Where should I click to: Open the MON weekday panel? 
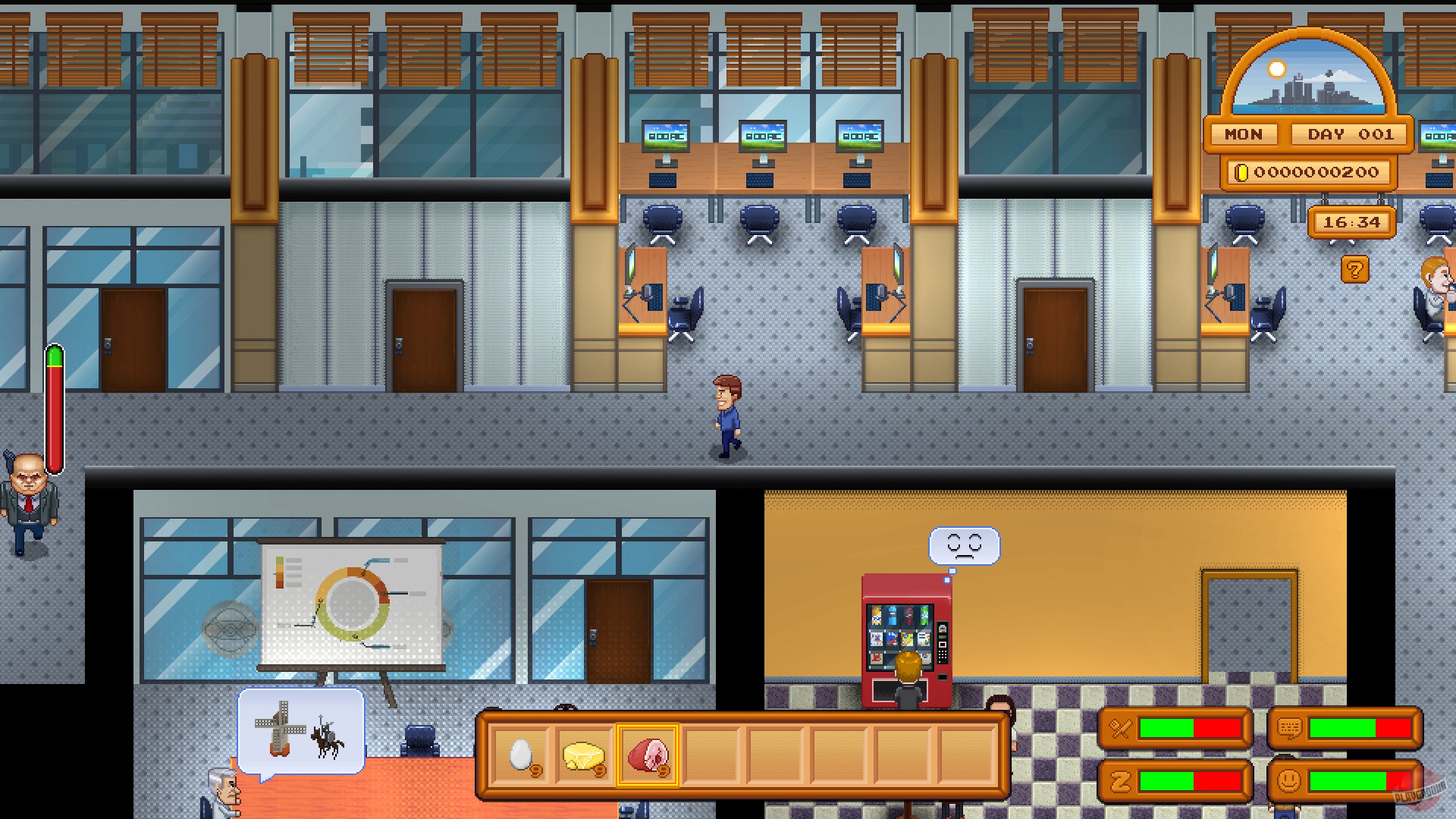1242,134
